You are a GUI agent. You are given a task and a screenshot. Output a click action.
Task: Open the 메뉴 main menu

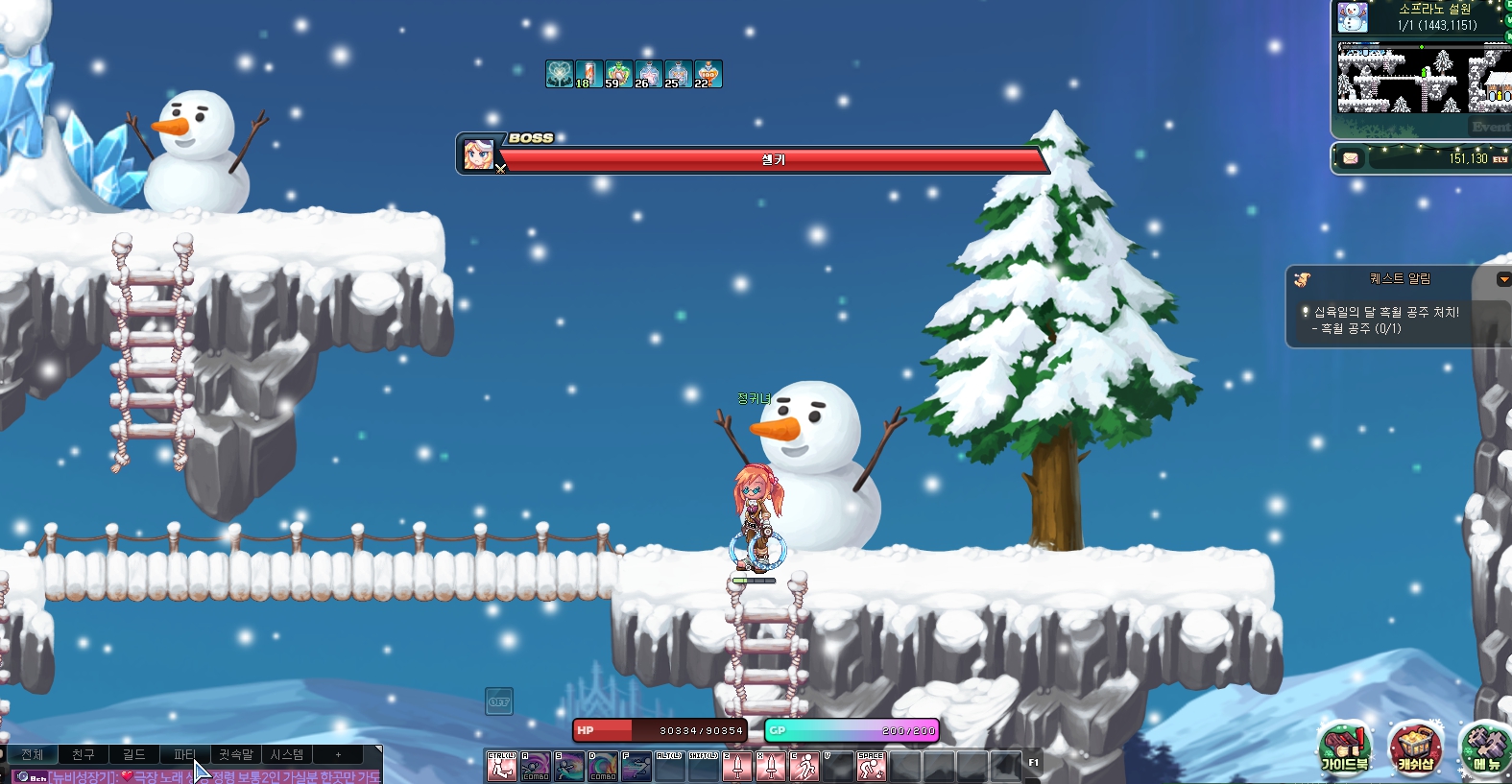coord(1486,748)
